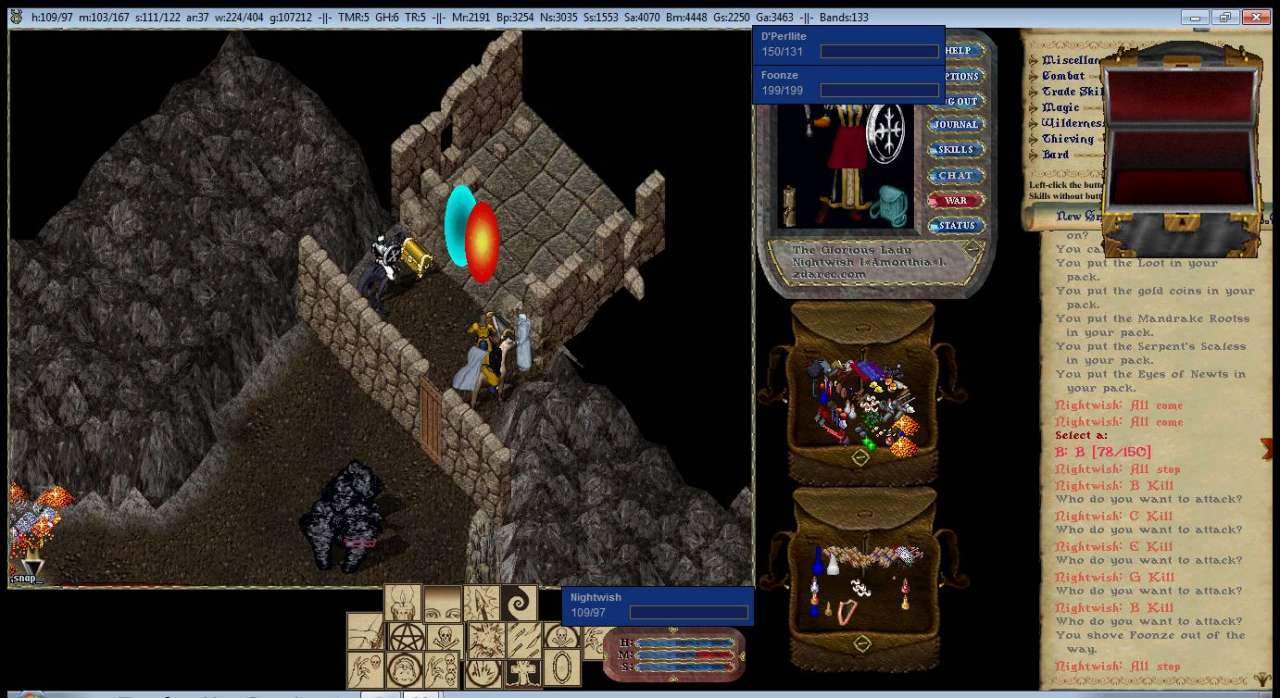
Task: Select Foonze's health bar gump
Action: (848, 83)
